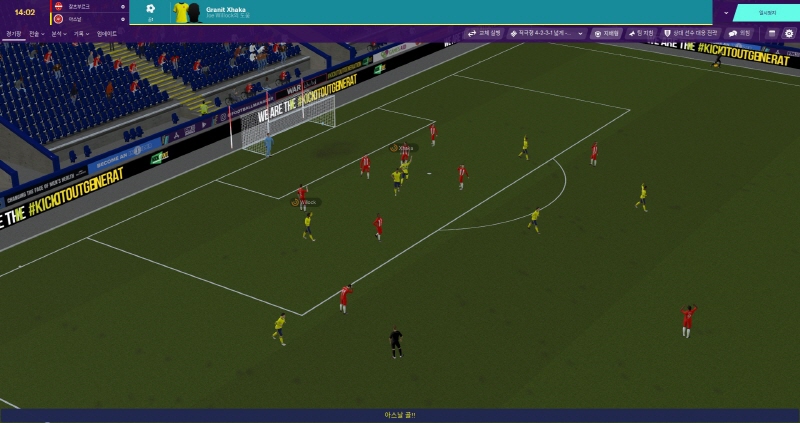This screenshot has width=800, height=423.
Task: Expand the dropdown arrow beside pause button
Action: (727, 13)
